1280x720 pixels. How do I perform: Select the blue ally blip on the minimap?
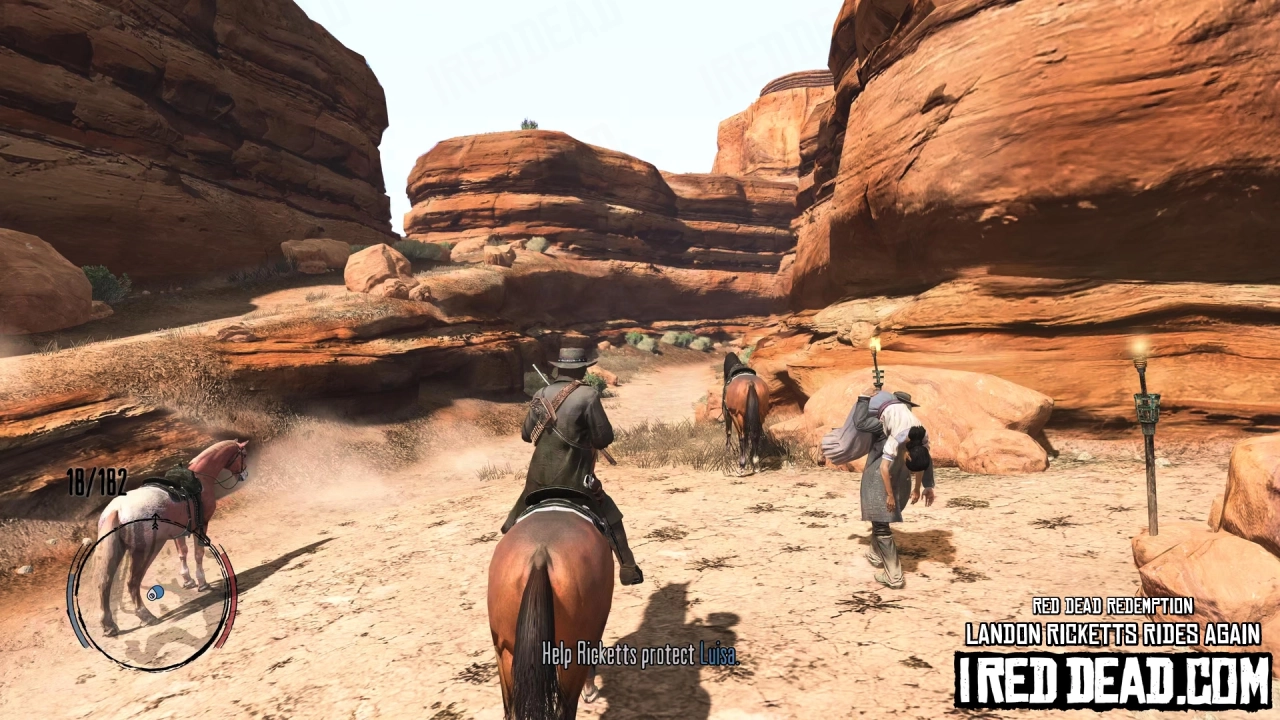pyautogui.click(x=154, y=592)
